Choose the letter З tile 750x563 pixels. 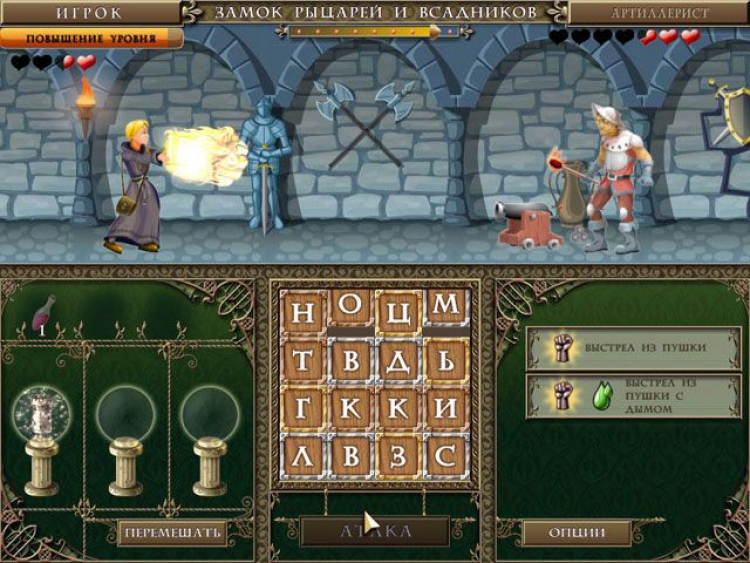[x=398, y=456]
